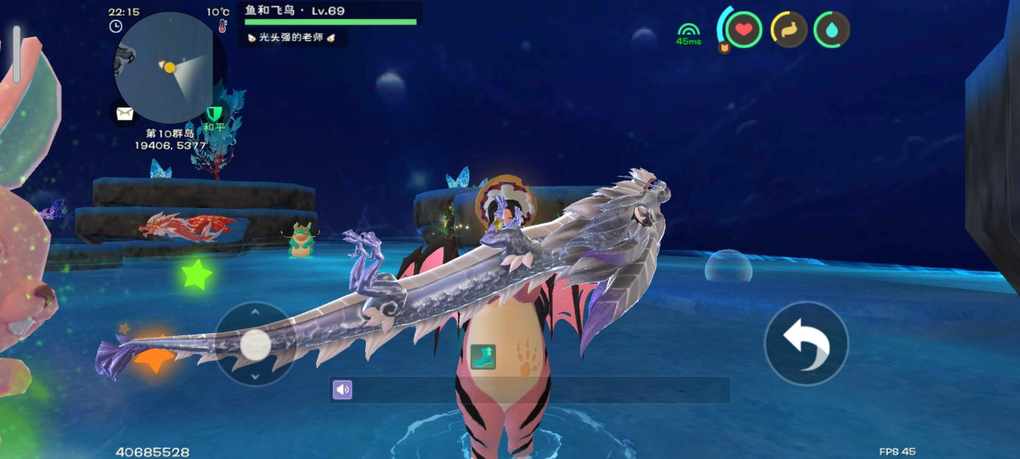The height and width of the screenshot is (459, 1020).
Task: Tap the green network signal icon
Action: click(x=688, y=32)
